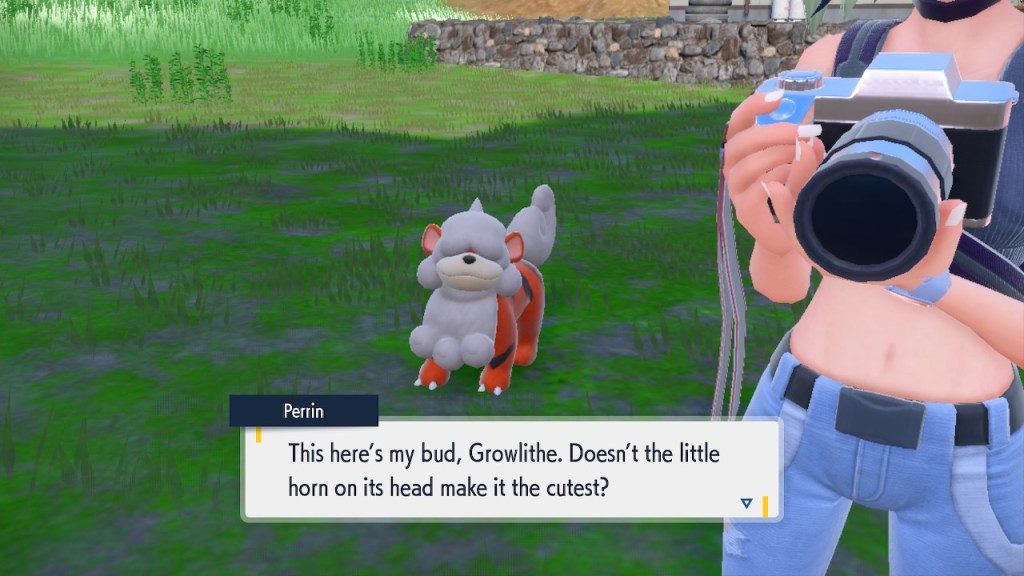Advance dialogue with the blue down arrow
Viewport: 1024px width, 576px height.
pyautogui.click(x=746, y=503)
